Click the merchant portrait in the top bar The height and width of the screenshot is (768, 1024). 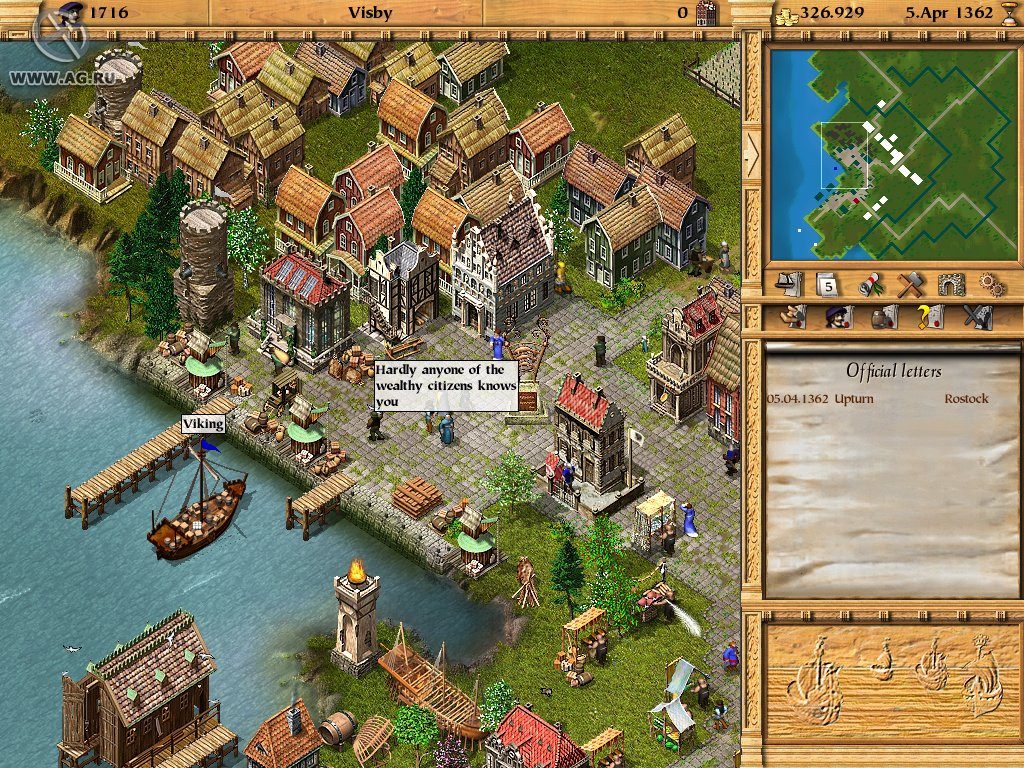(x=69, y=12)
